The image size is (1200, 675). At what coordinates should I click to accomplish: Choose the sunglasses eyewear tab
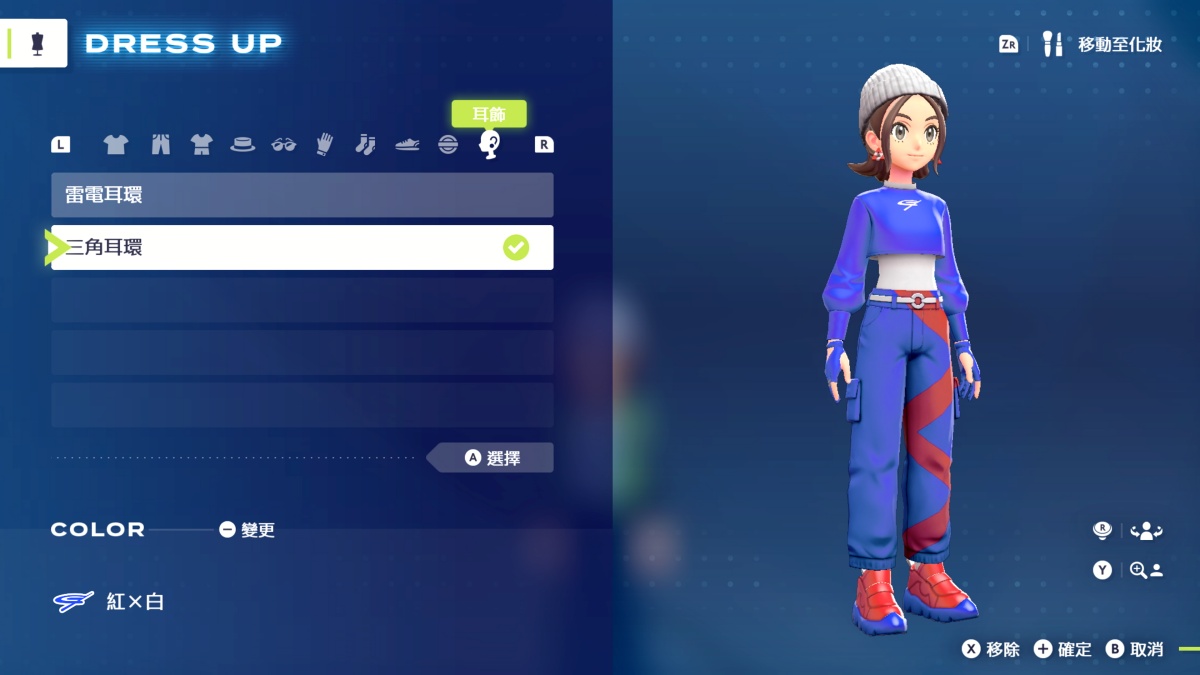(284, 145)
